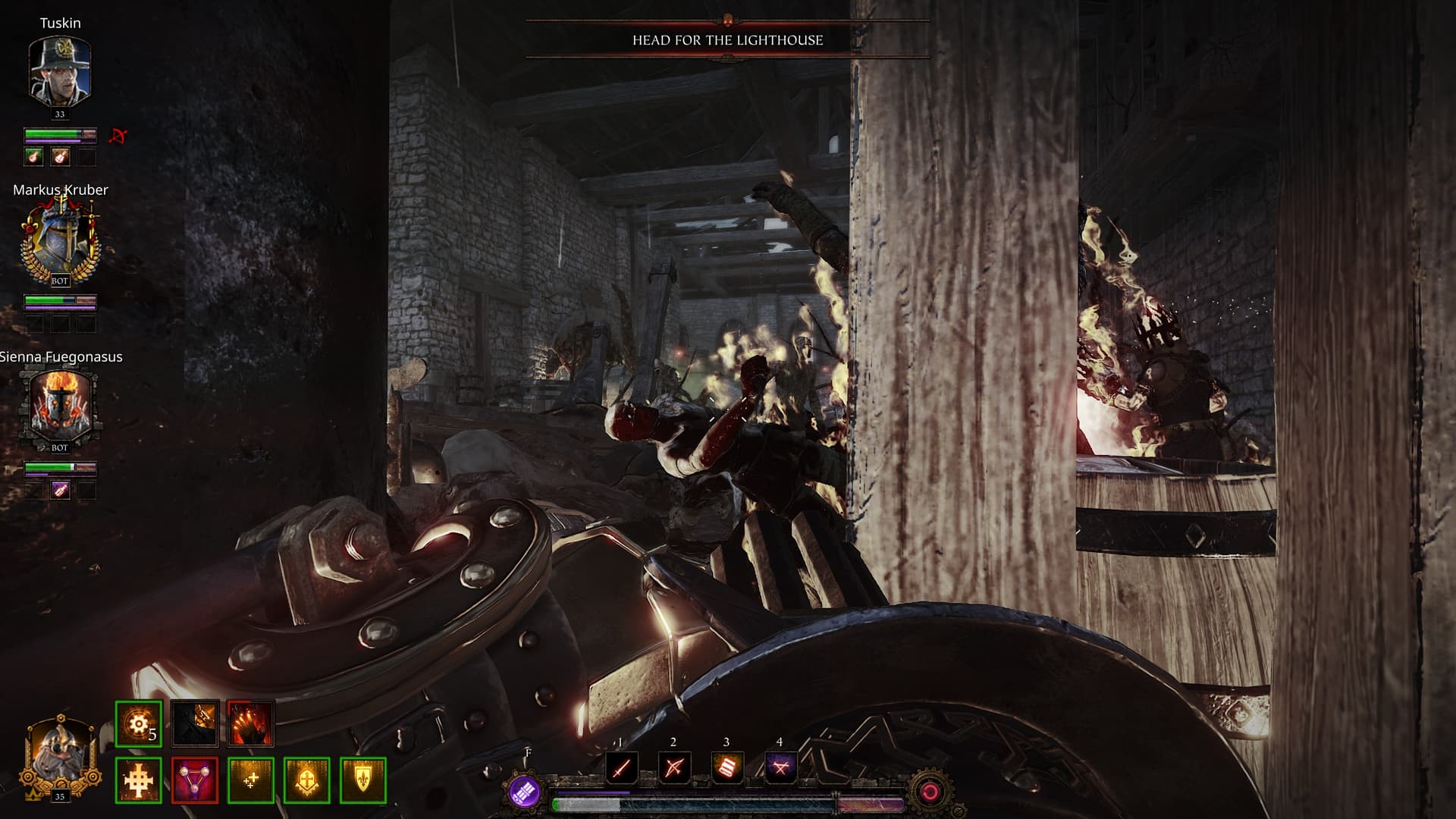Activate the purple career skill icon

coord(525,792)
